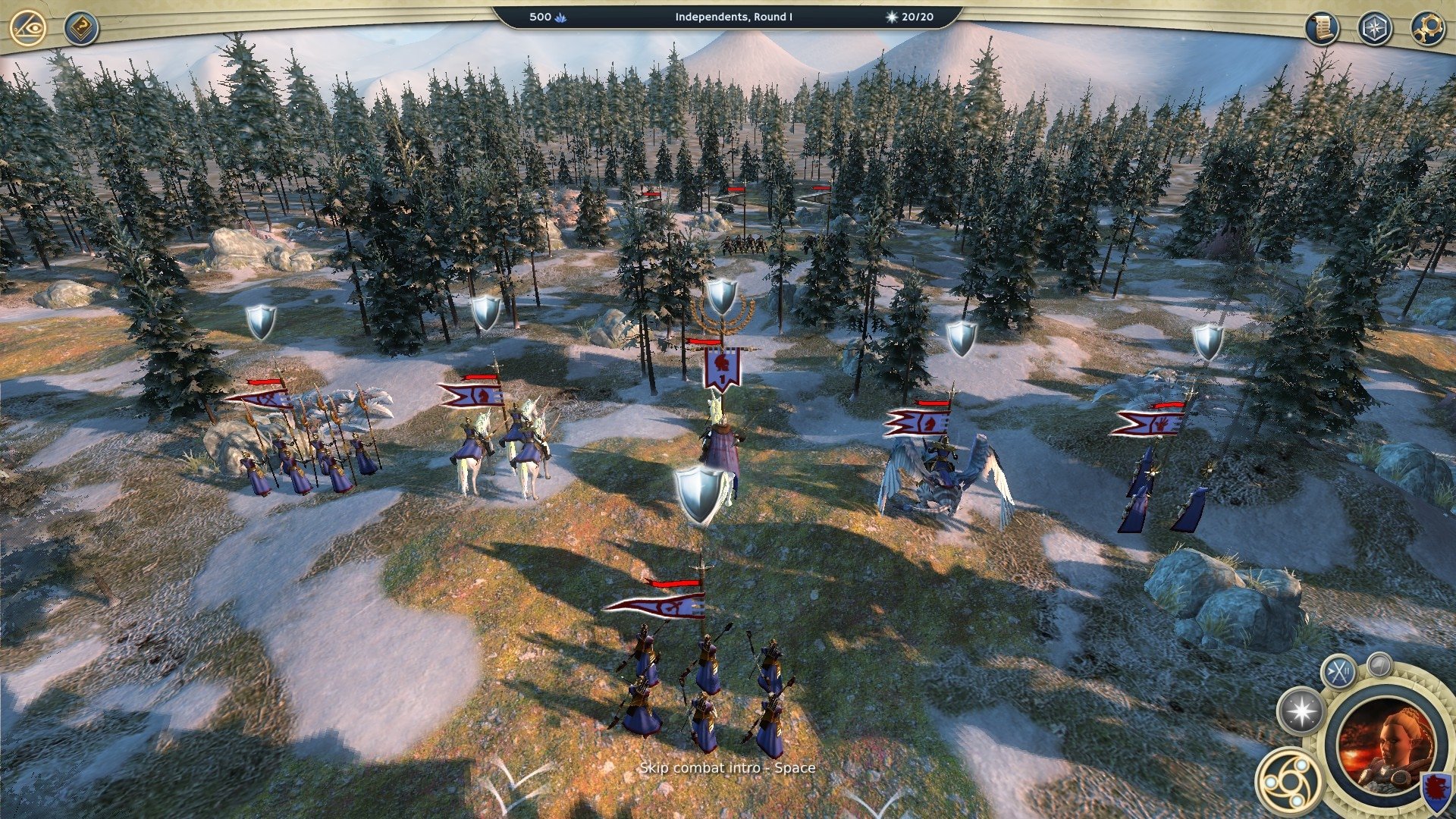Click the golden swirl end turn button
The width and height of the screenshot is (1456, 819).
[1288, 781]
